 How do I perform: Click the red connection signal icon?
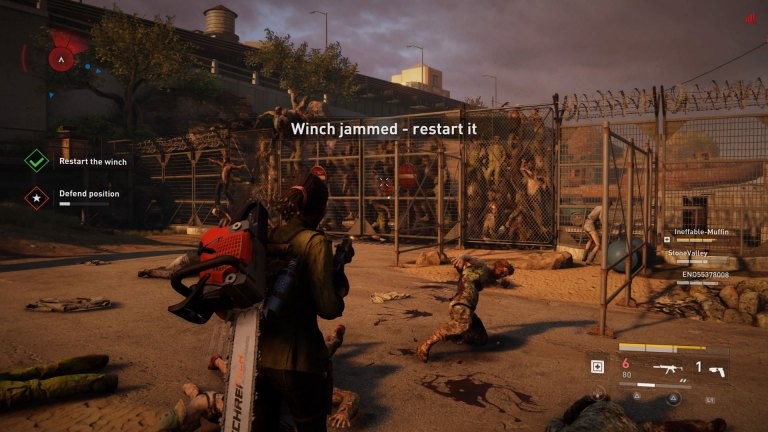[x=751, y=19]
